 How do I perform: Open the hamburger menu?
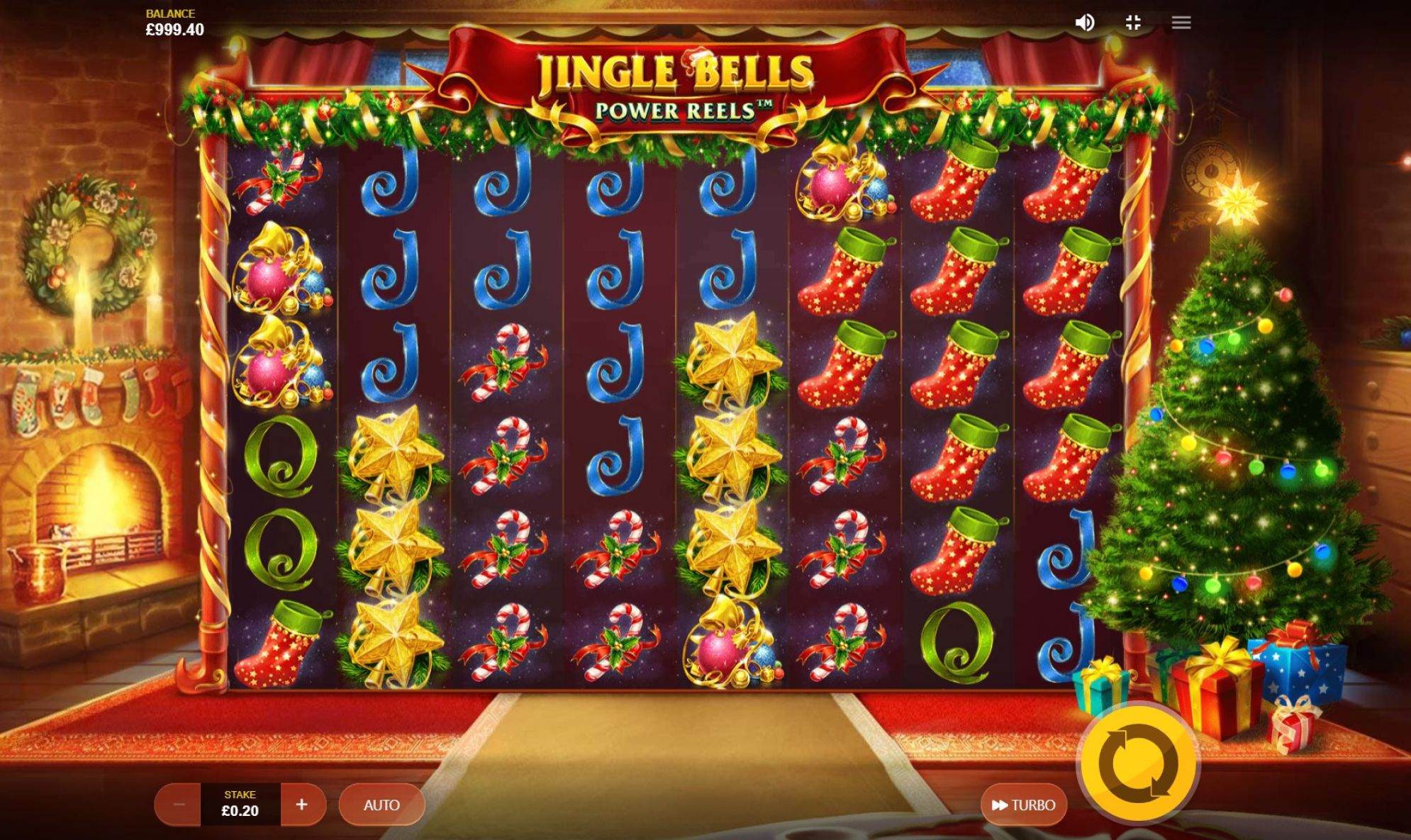click(x=1181, y=23)
